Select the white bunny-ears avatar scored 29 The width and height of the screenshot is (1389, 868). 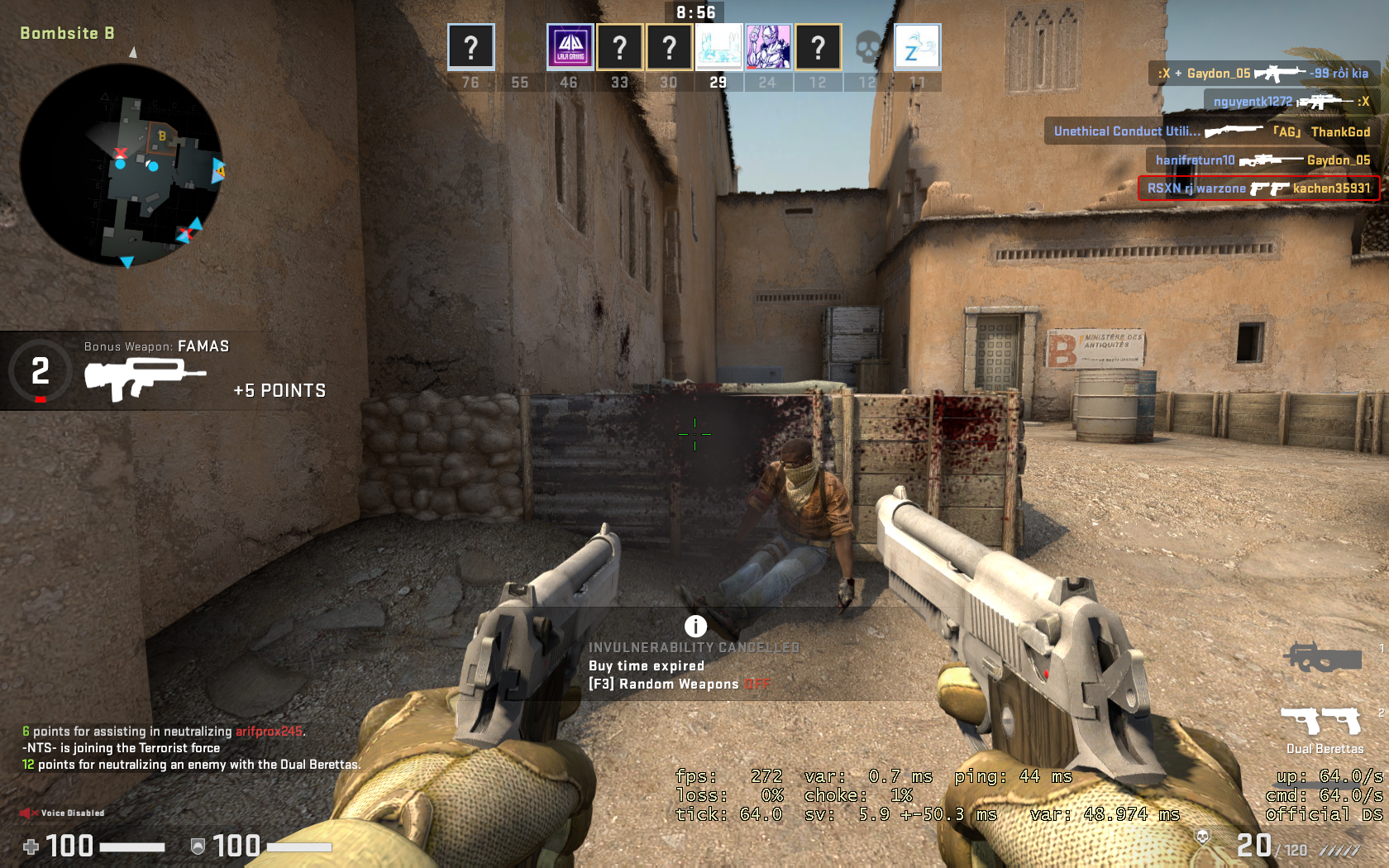pyautogui.click(x=718, y=47)
